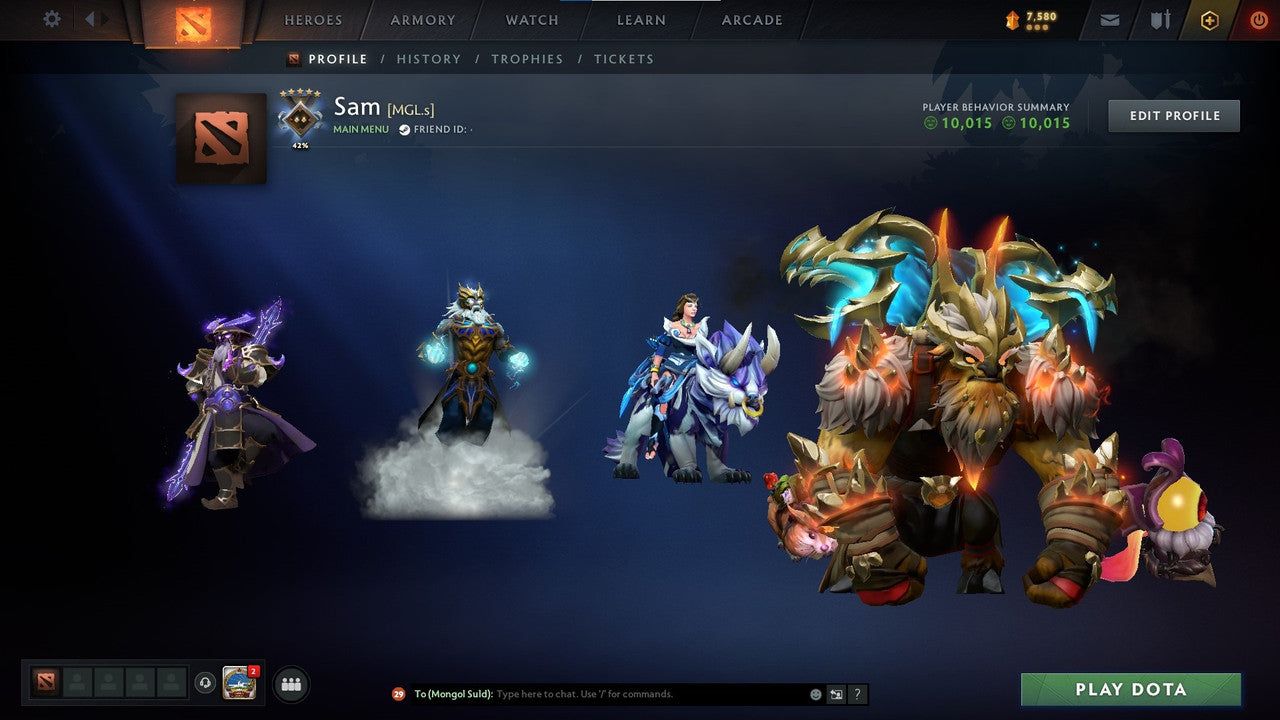Open the WATCH menu
Screen dimensions: 1280x720
[531, 19]
